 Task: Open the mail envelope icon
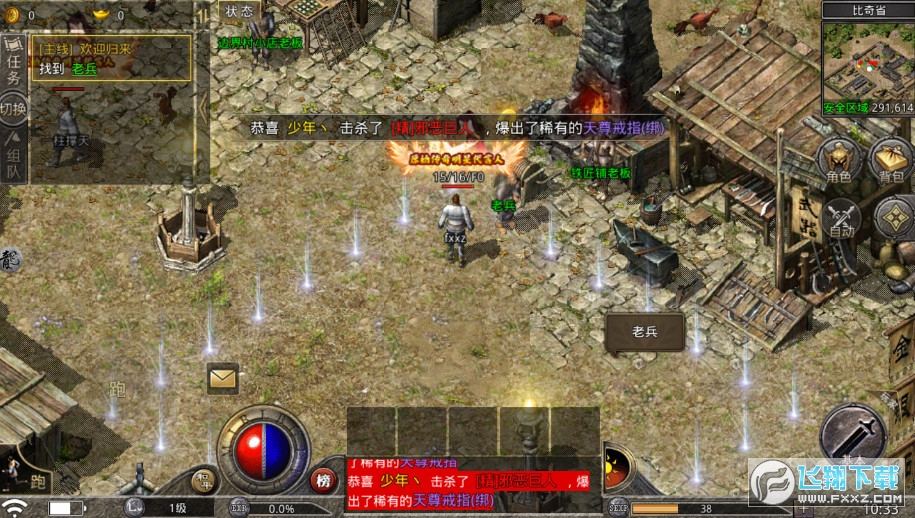pos(222,378)
